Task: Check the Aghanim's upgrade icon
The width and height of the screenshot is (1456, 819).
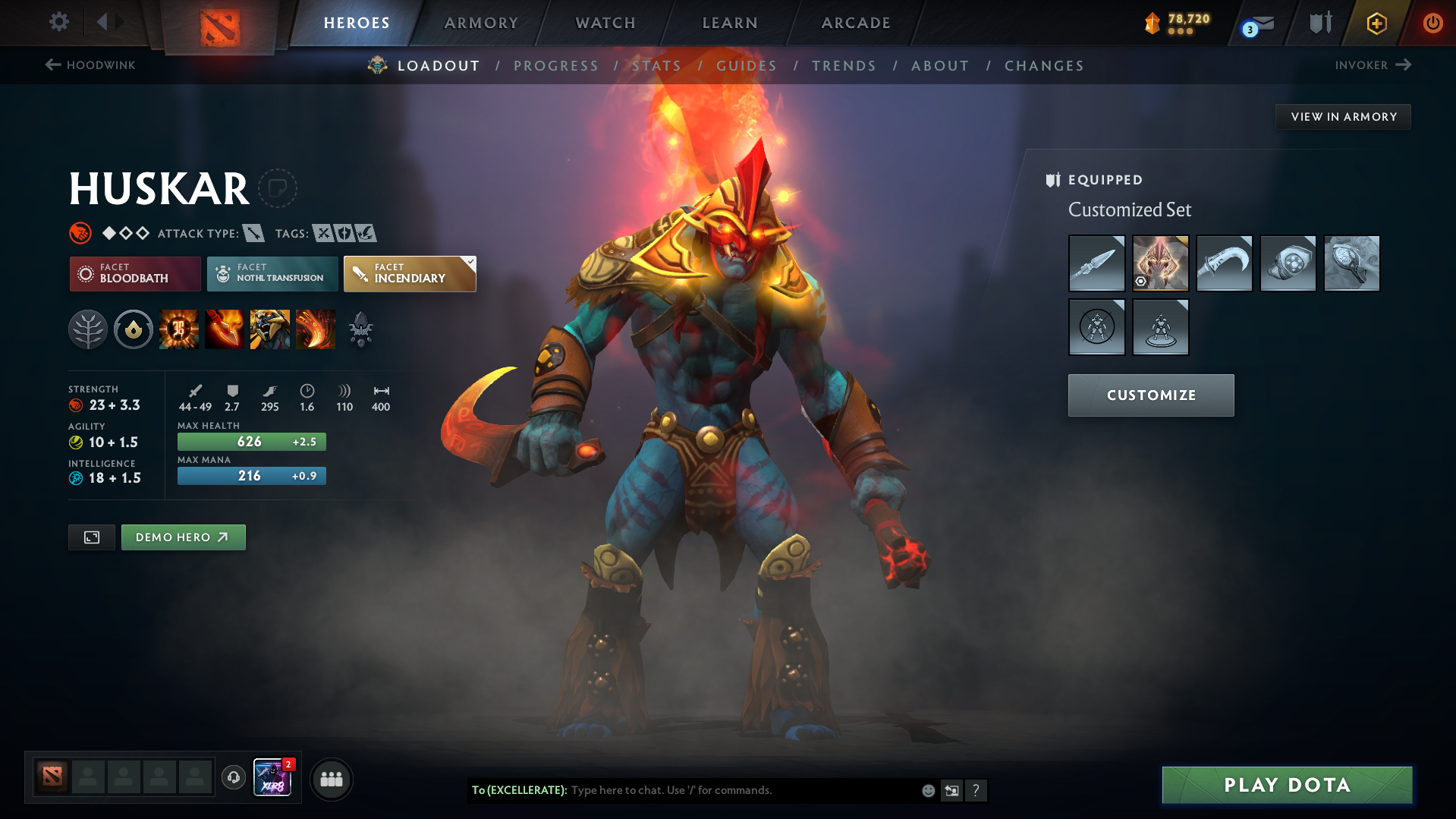Action: (360, 329)
